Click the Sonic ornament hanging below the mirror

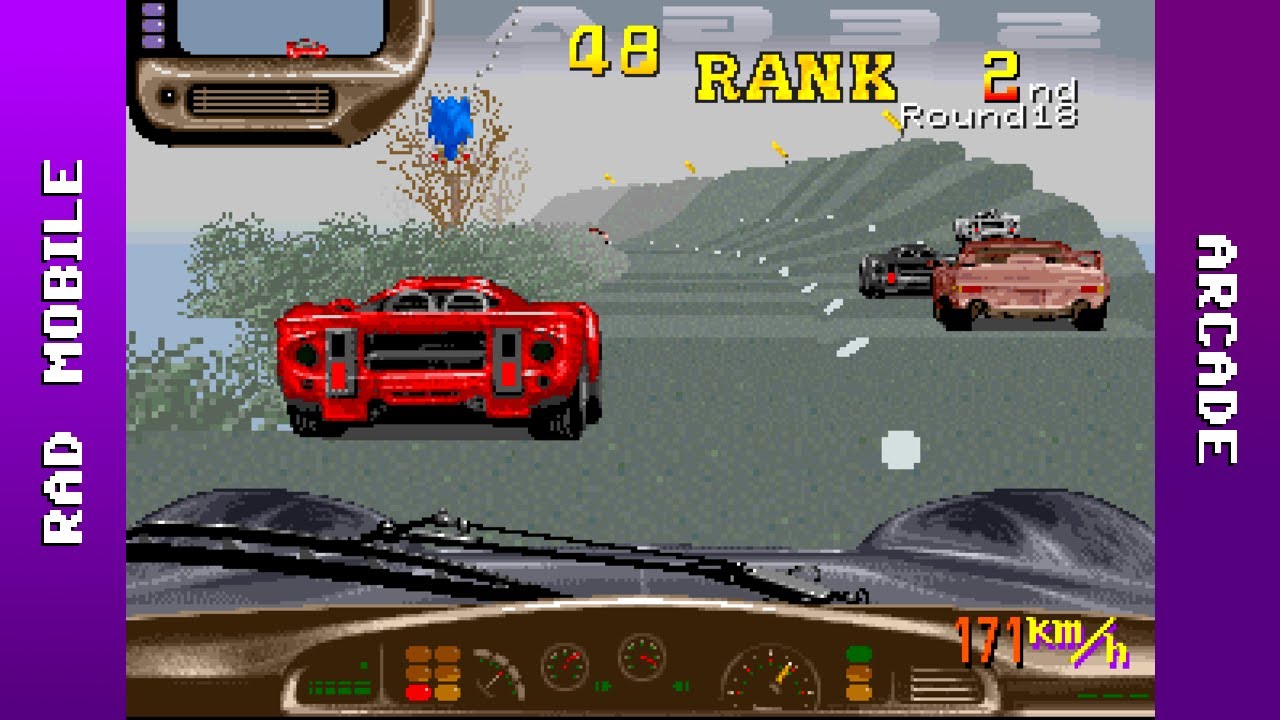click(x=452, y=126)
